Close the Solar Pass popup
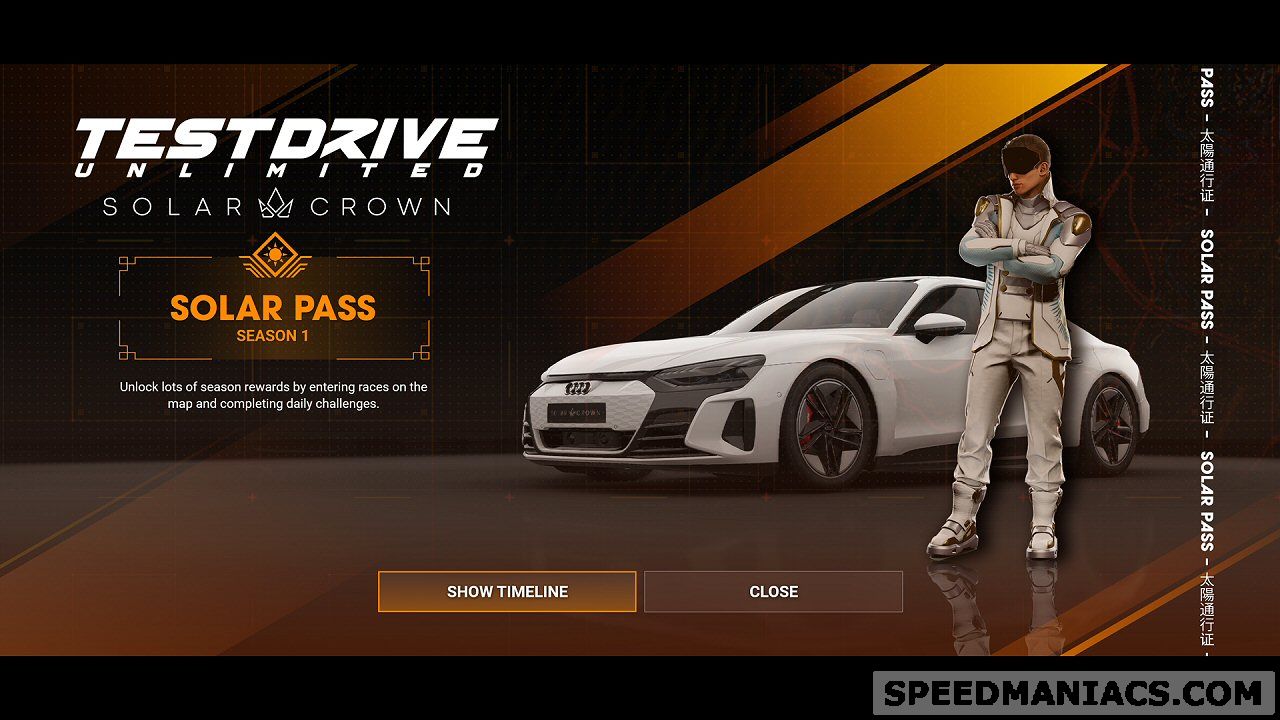Viewport: 1280px width, 720px height. (773, 591)
